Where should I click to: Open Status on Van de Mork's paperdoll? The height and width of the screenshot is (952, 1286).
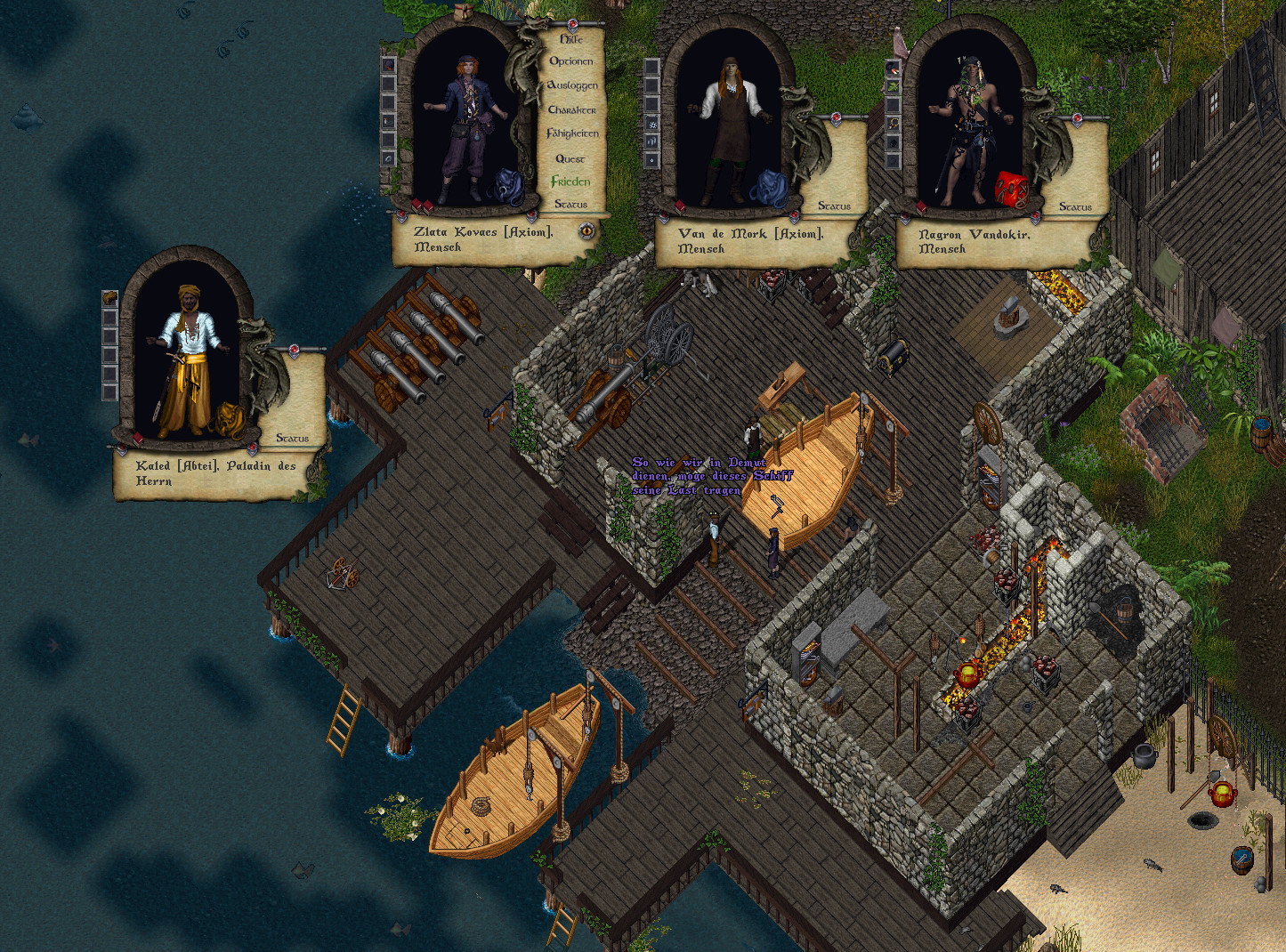[x=834, y=206]
